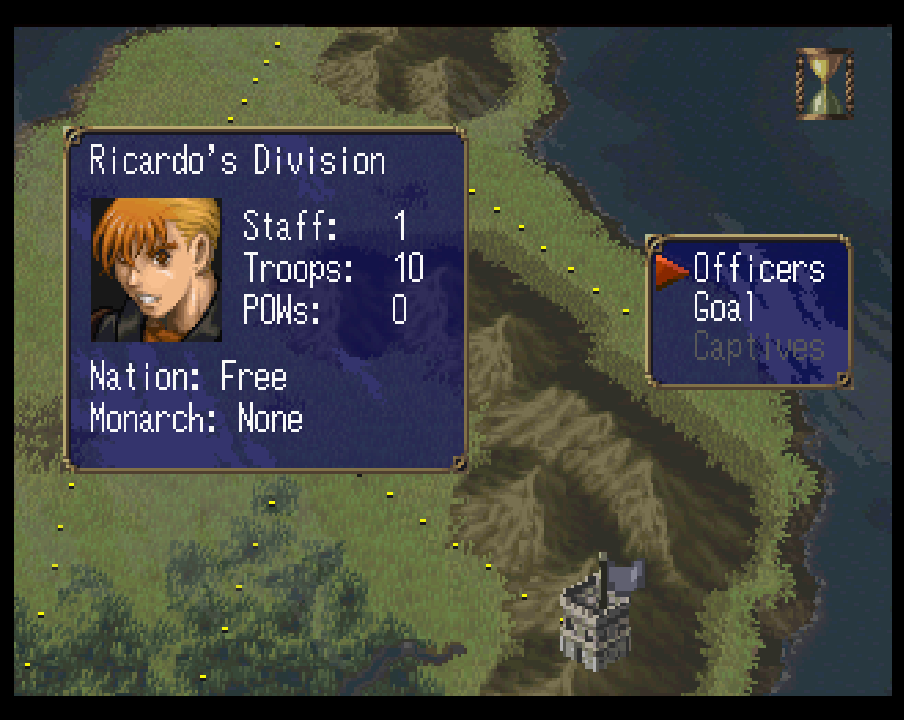Click Ricardo's portrait in the division panel
This screenshot has height=720, width=904.
point(156,269)
